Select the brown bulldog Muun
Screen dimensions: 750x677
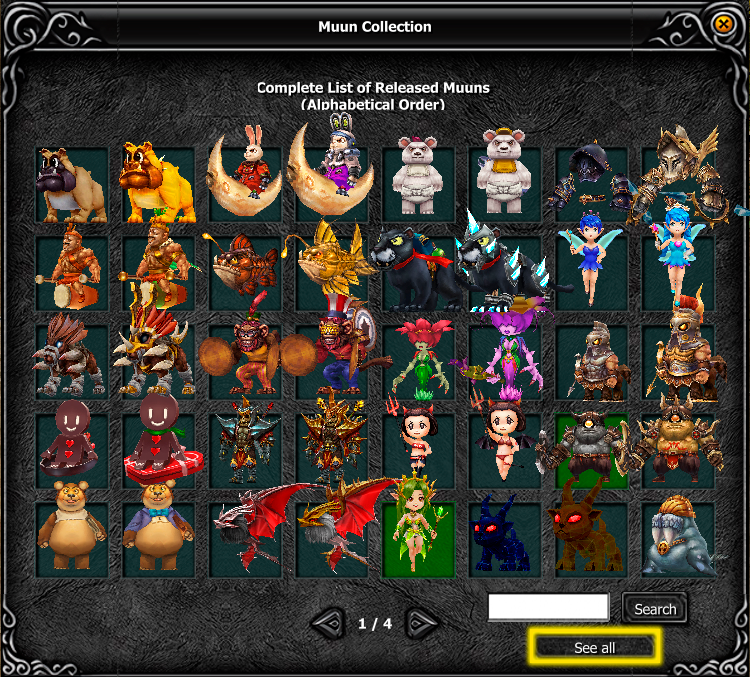pos(70,185)
